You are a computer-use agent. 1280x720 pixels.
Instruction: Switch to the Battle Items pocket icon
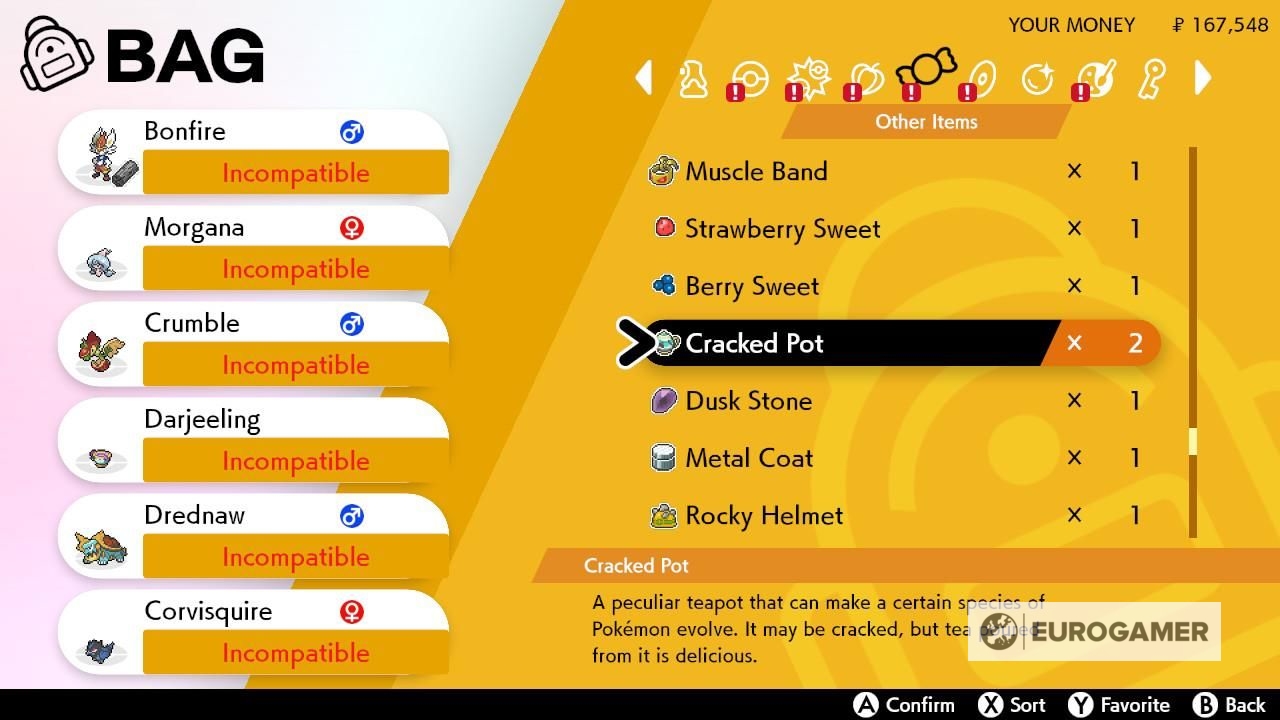[x=808, y=75]
